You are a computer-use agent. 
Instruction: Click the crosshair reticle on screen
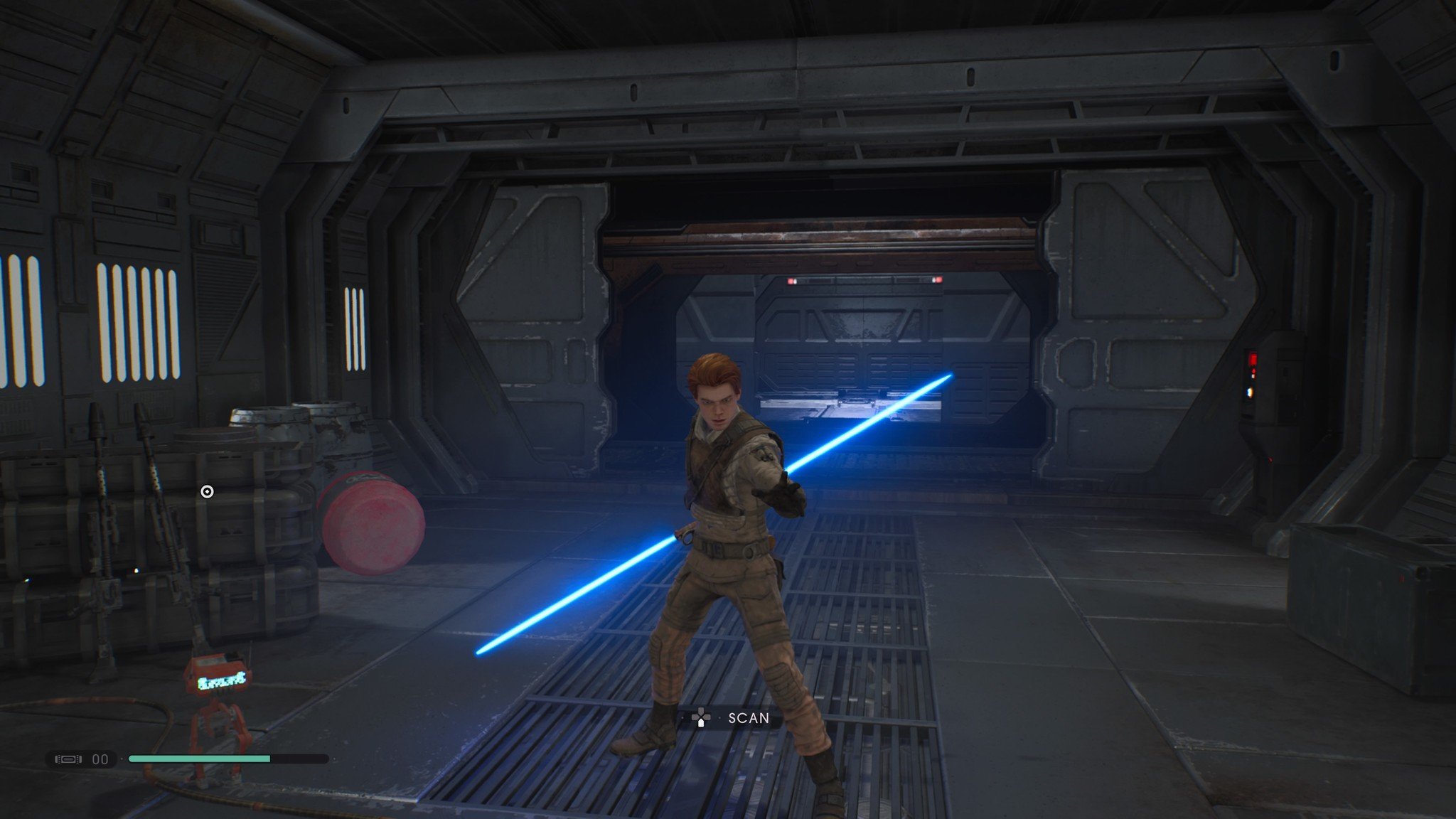pos(207,490)
